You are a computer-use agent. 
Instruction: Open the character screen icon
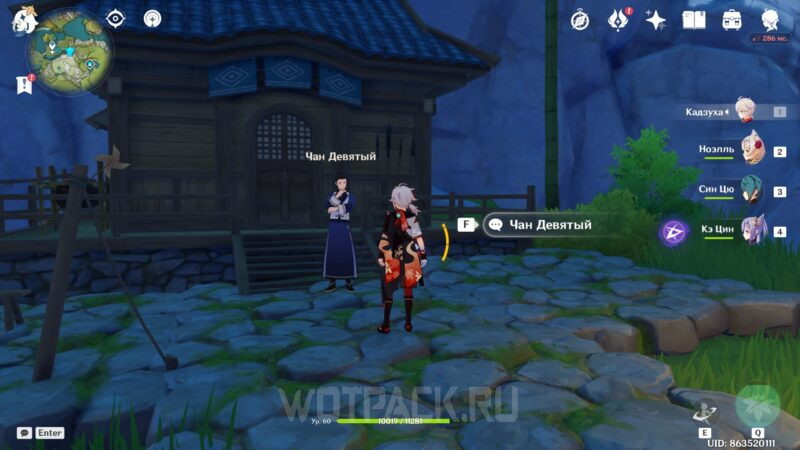tap(770, 20)
